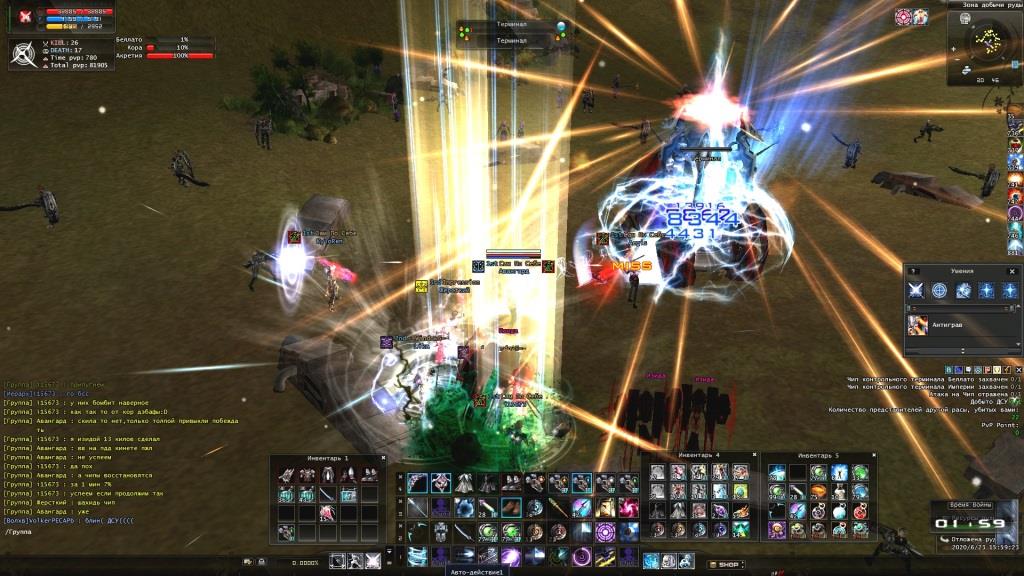
Task: Select the crosshair target skill in Умения
Action: (939, 290)
